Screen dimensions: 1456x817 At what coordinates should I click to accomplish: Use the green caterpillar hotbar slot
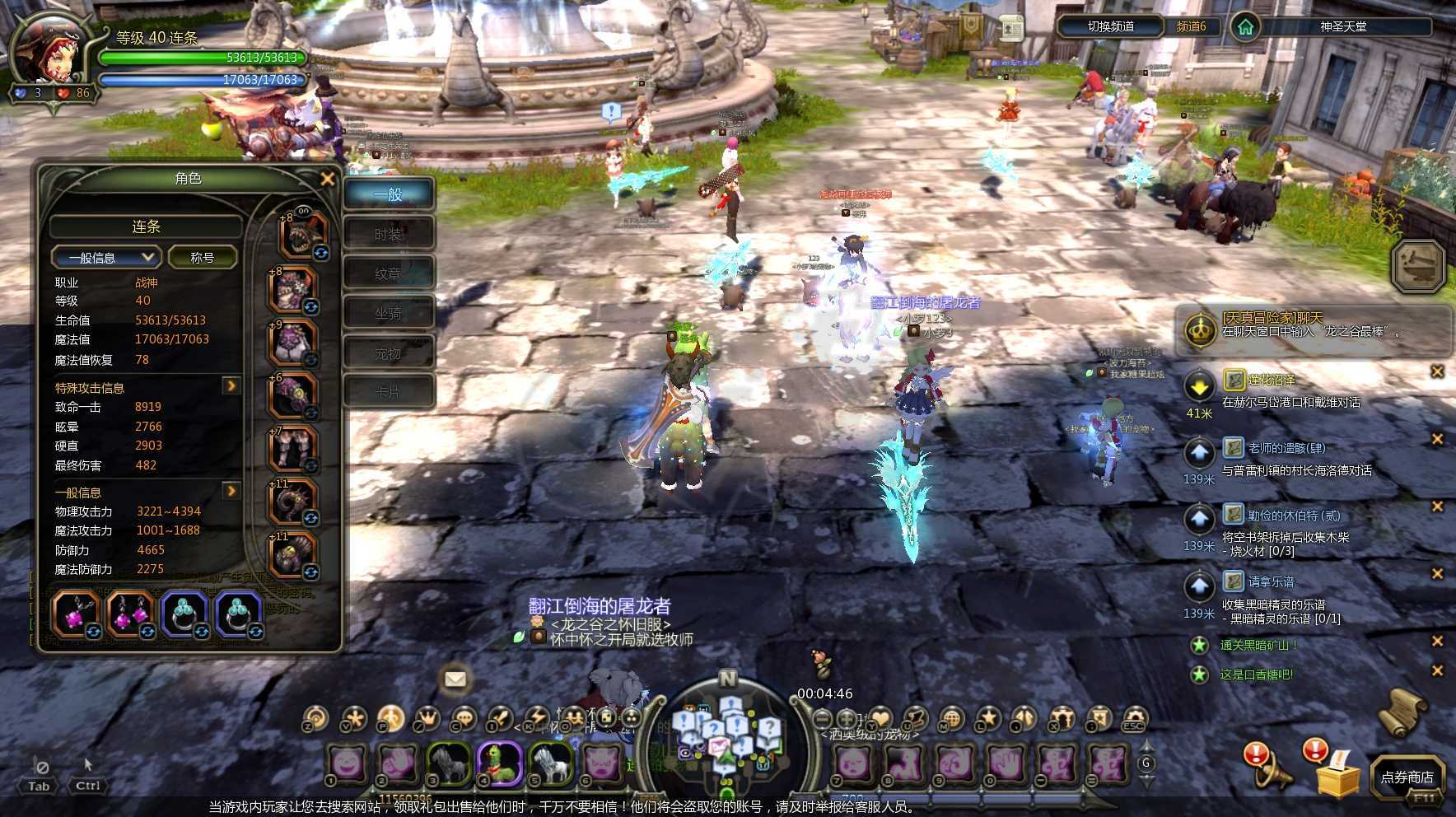point(499,763)
